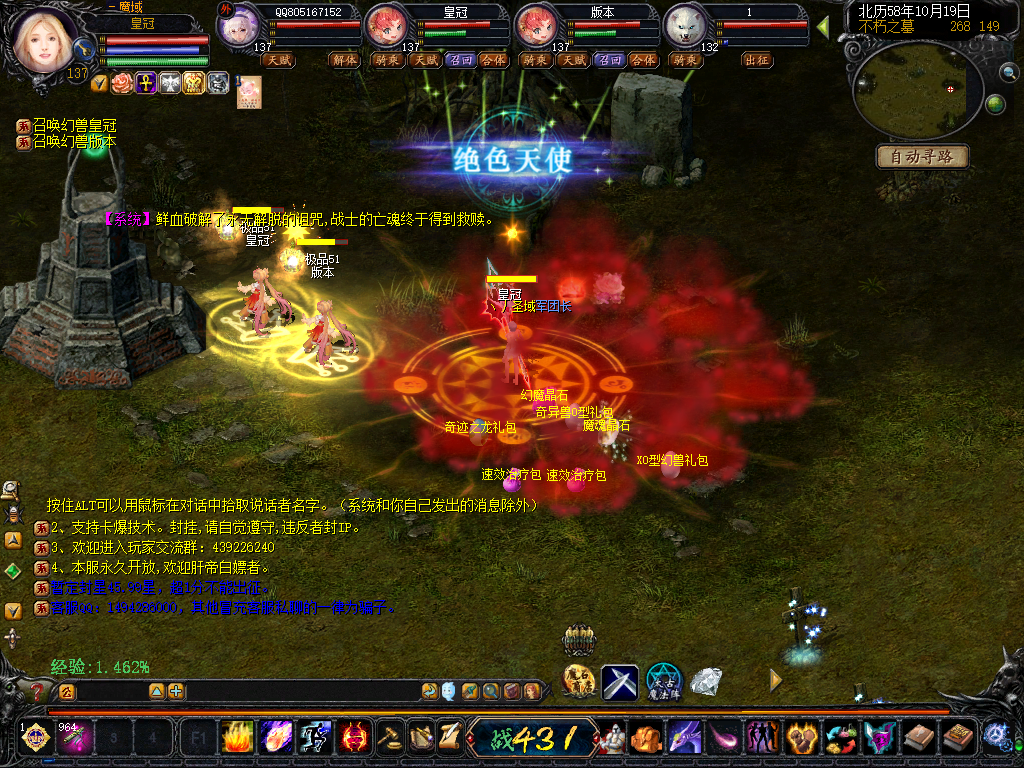The height and width of the screenshot is (768, 1024).
Task: Click the purple dragon icon on the bottom bar
Action: click(x=683, y=739)
